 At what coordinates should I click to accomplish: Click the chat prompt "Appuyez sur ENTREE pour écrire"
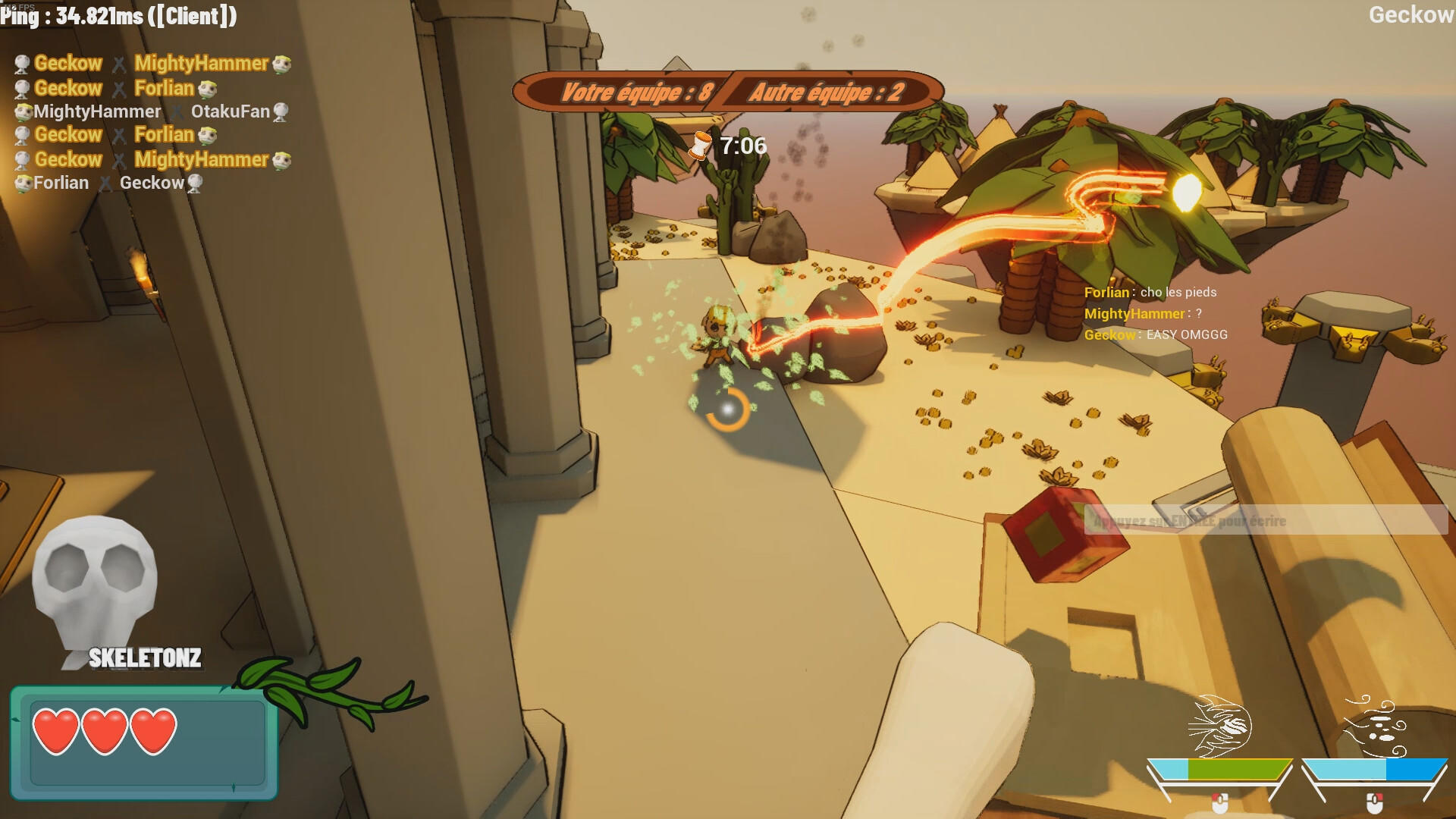click(x=1188, y=521)
